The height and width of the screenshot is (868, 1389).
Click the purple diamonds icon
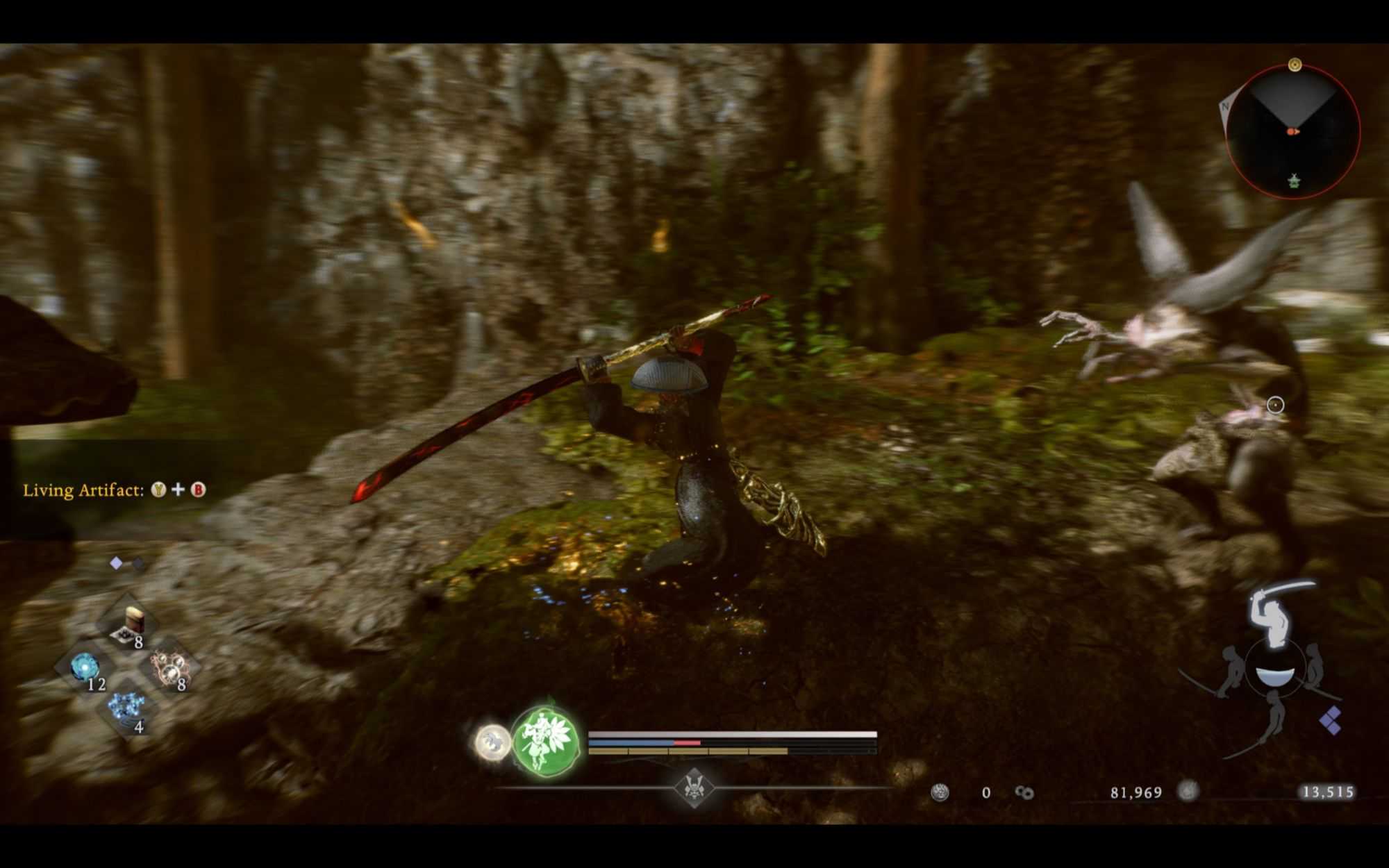[x=1330, y=720]
